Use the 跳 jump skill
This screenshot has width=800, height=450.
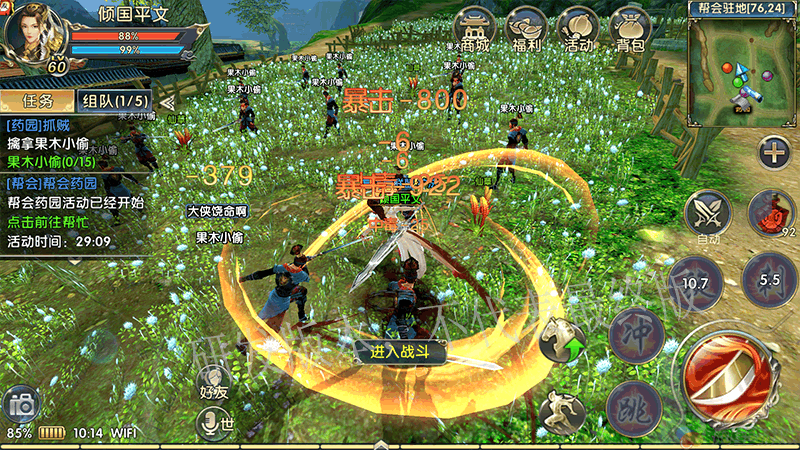coord(634,406)
